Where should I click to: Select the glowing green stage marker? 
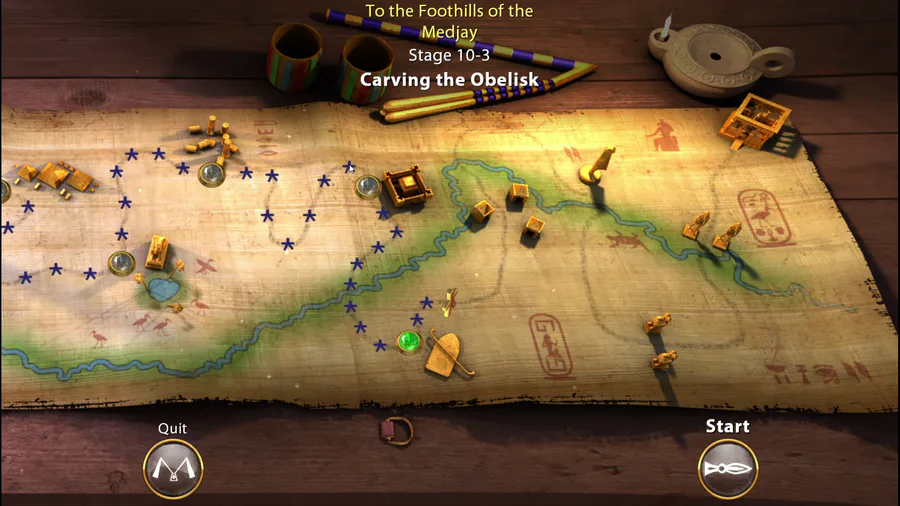pos(408,342)
